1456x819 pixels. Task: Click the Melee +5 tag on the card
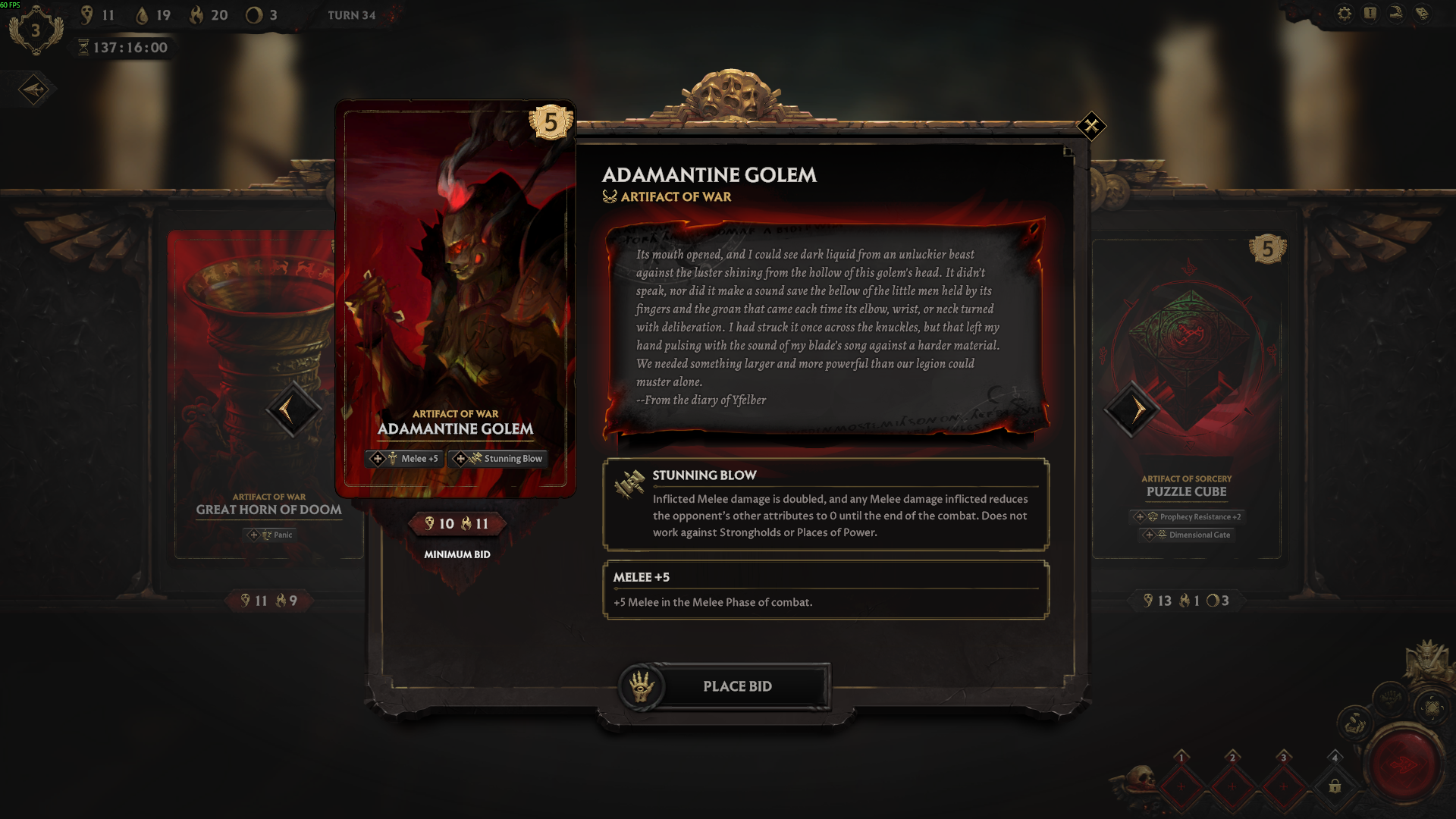tap(404, 459)
